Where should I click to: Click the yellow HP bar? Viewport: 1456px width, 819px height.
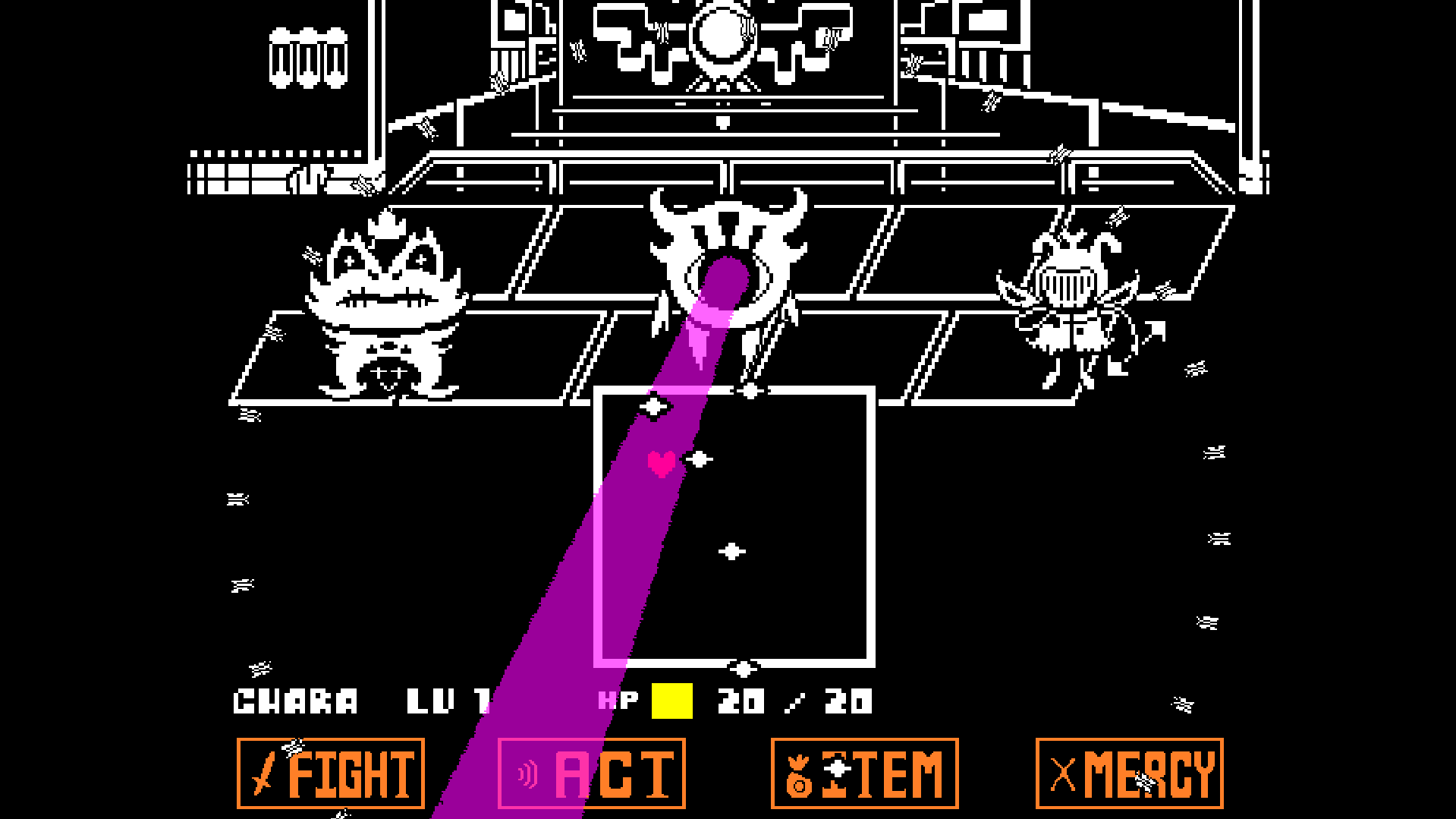click(x=671, y=699)
